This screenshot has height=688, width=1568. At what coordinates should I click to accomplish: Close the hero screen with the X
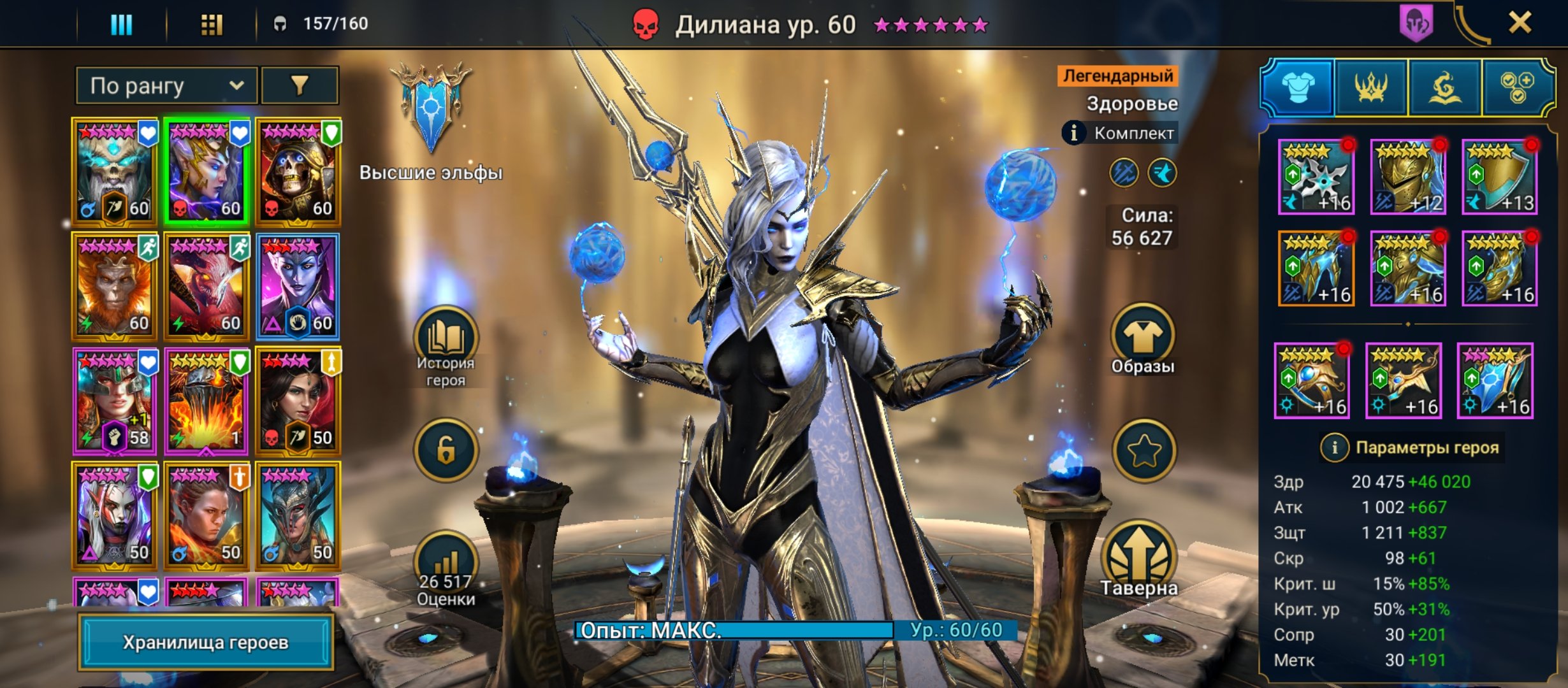[1520, 24]
